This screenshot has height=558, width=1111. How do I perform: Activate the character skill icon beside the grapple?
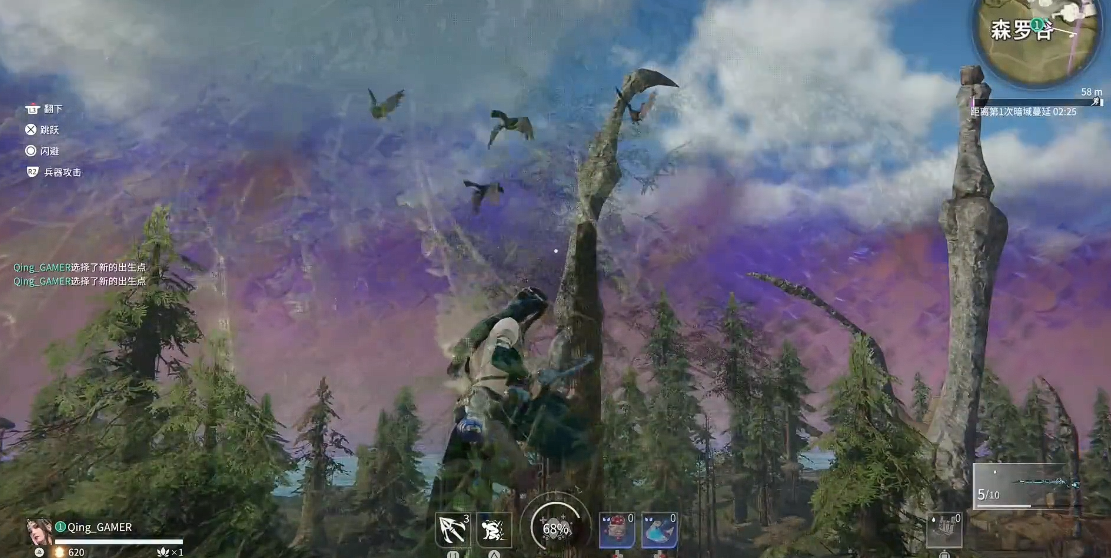(493, 529)
